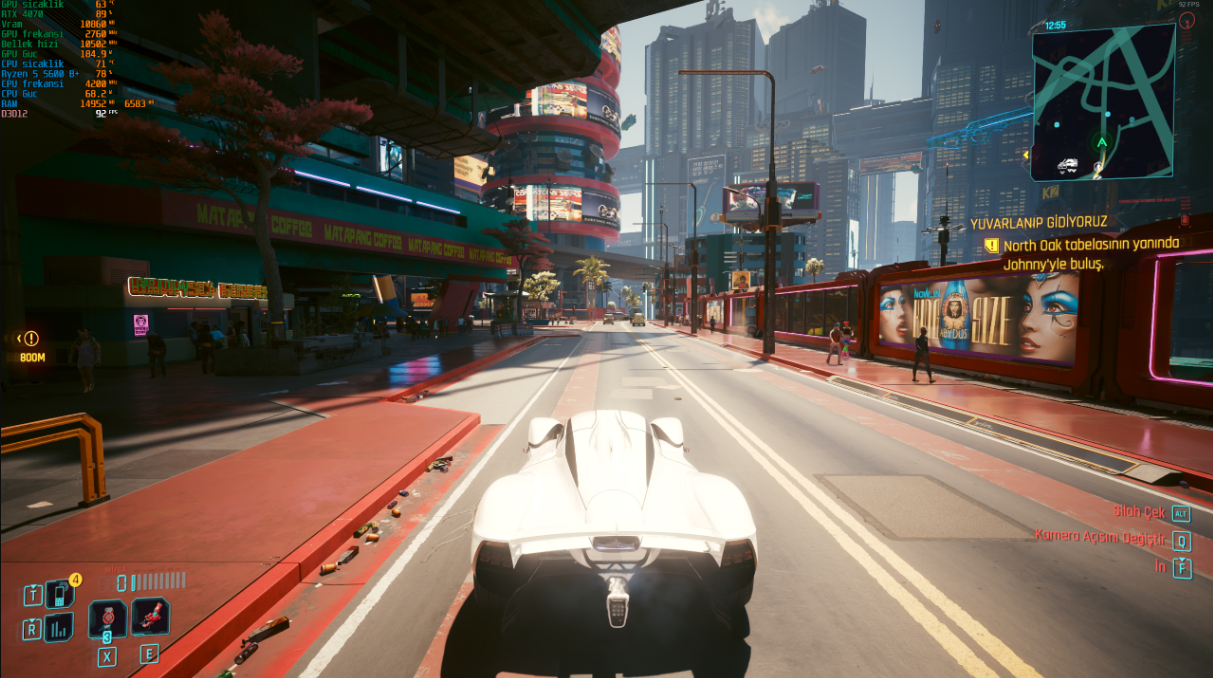Select the grenade quick slot

point(107,619)
